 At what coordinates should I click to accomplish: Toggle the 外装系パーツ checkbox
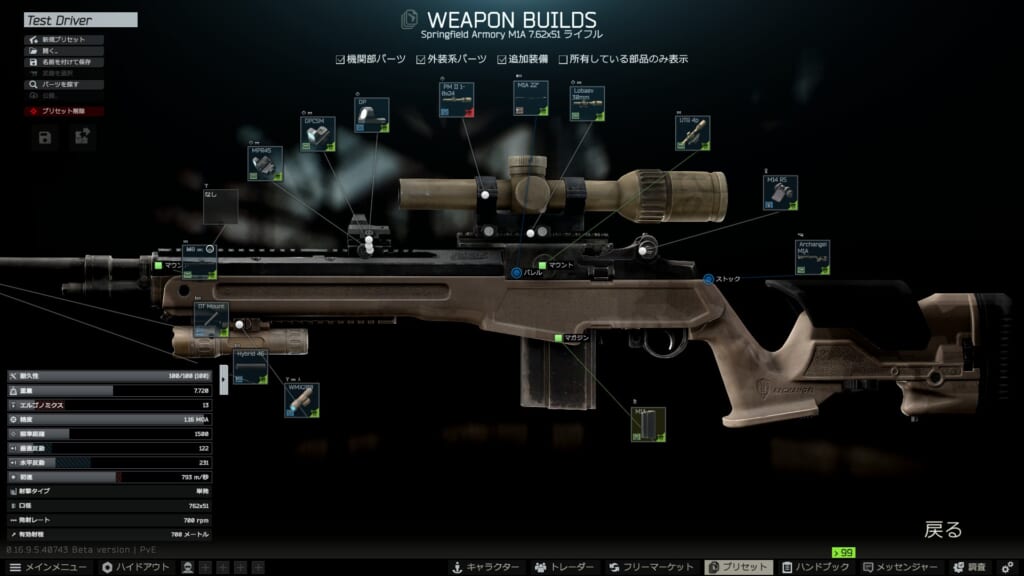pyautogui.click(x=422, y=59)
